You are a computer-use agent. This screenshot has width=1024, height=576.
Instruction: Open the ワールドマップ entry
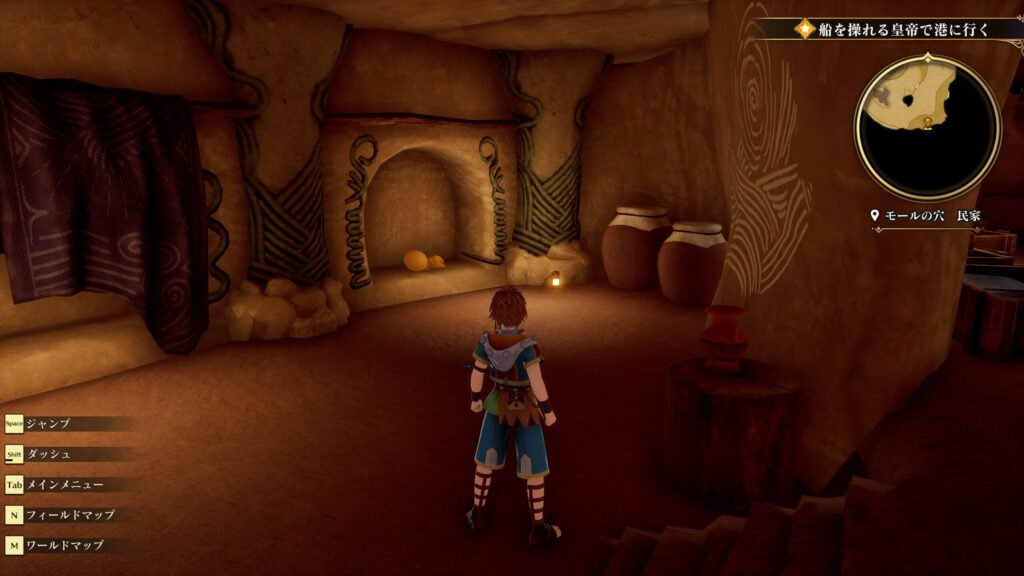point(70,546)
